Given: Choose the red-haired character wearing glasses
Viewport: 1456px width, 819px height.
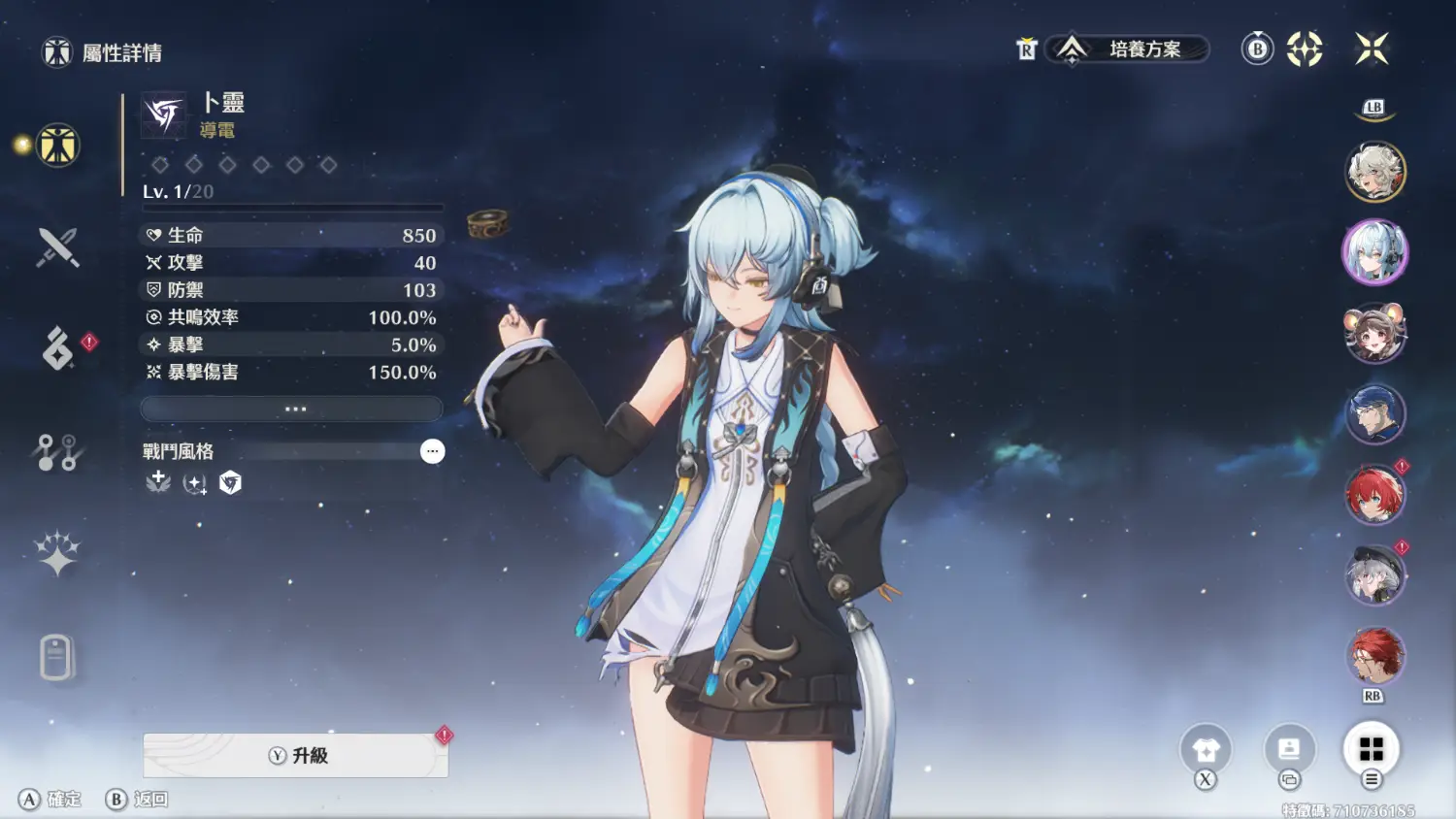Looking at the screenshot, I should pos(1374,656).
